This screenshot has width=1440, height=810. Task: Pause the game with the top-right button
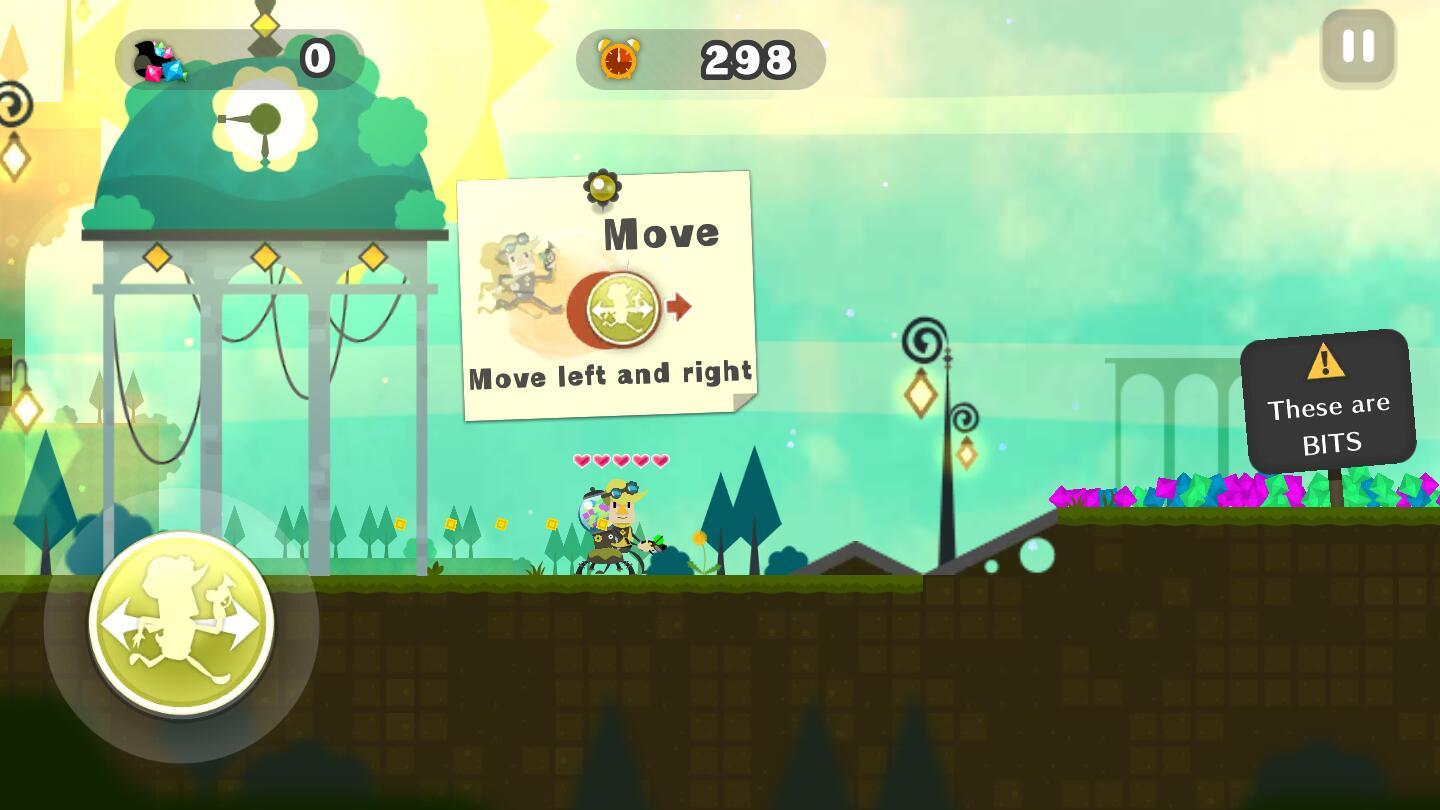[1358, 47]
